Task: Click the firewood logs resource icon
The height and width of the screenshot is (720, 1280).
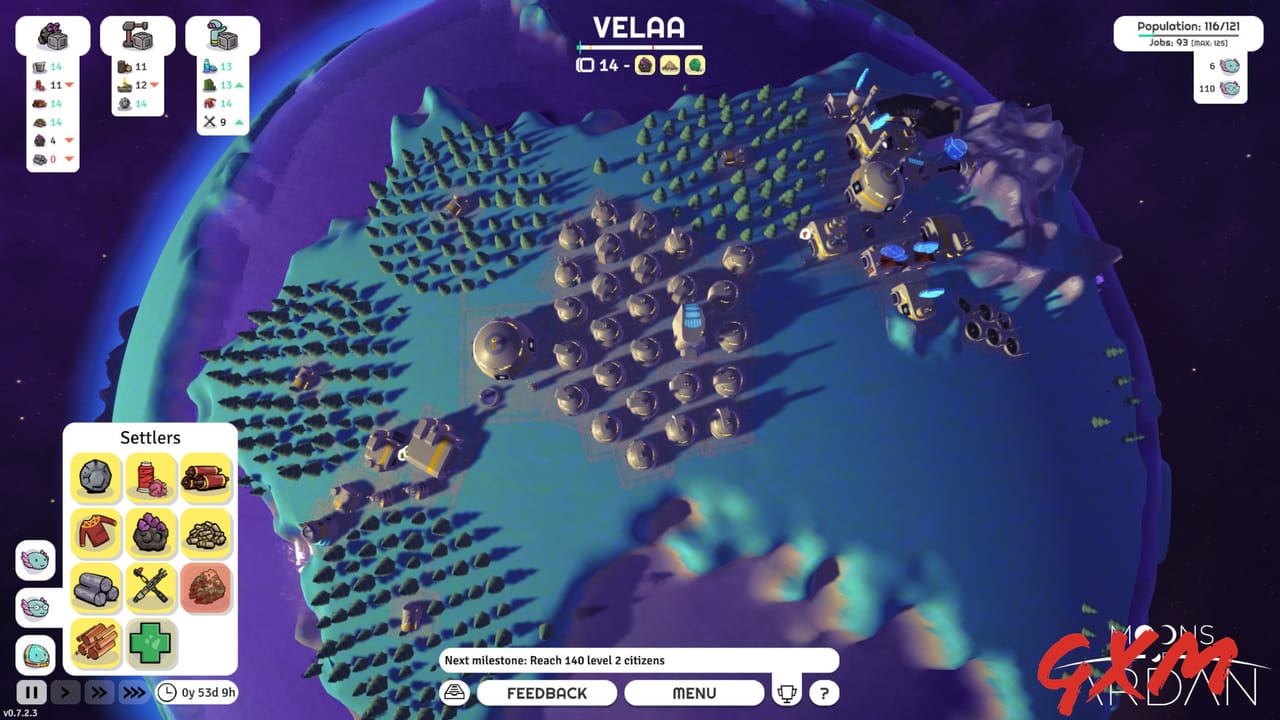Action: click(97, 643)
